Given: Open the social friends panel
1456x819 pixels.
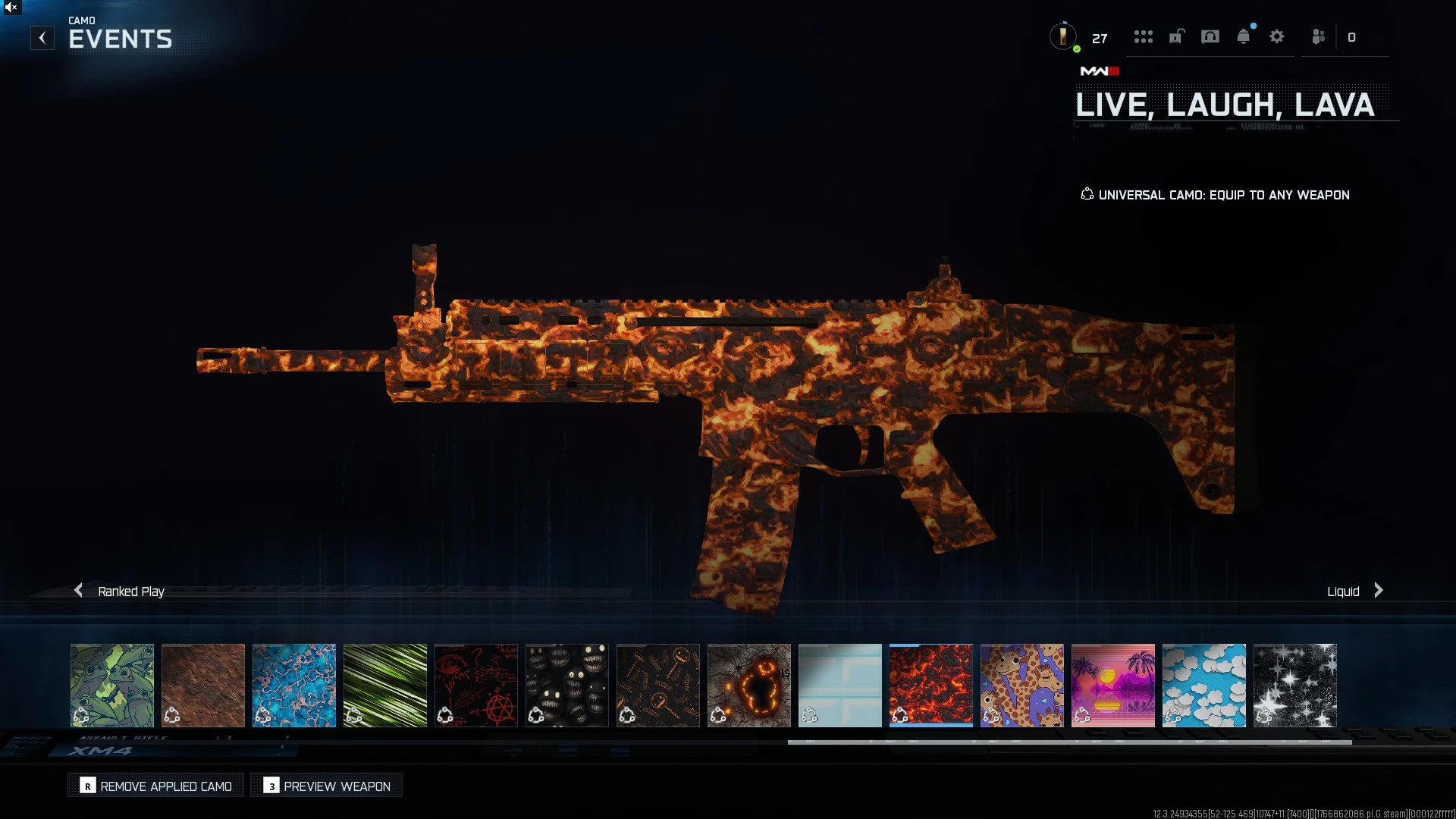Looking at the screenshot, I should (x=1317, y=37).
